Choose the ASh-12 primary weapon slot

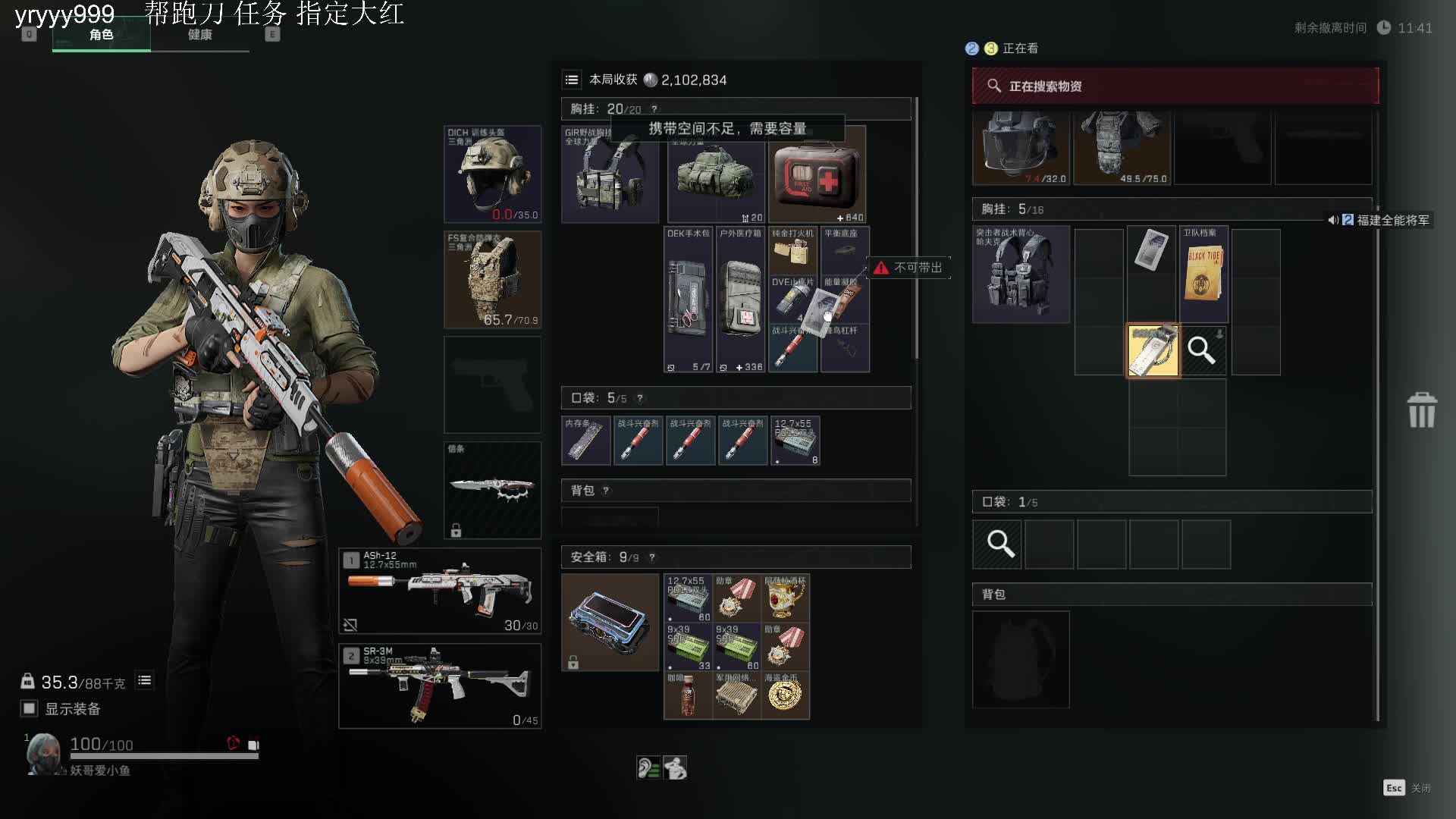point(440,591)
